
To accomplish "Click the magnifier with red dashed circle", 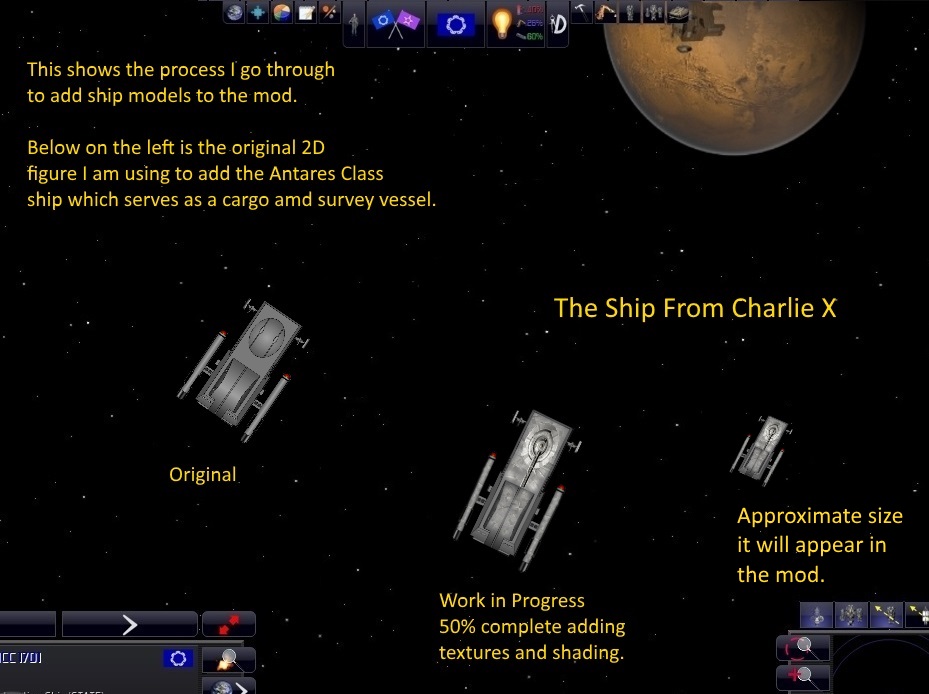I will pos(801,647).
